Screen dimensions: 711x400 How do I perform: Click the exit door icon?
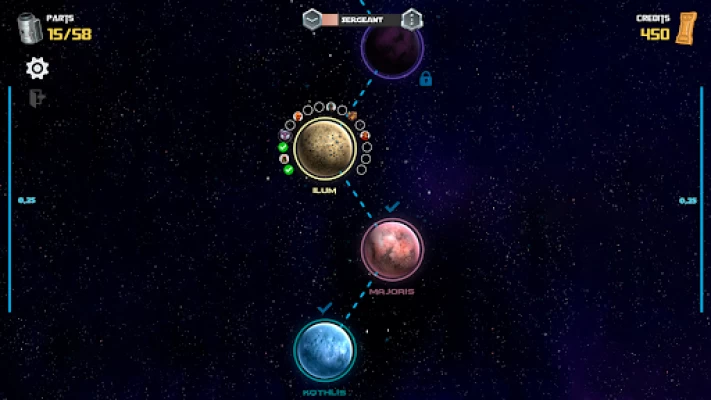tap(37, 98)
